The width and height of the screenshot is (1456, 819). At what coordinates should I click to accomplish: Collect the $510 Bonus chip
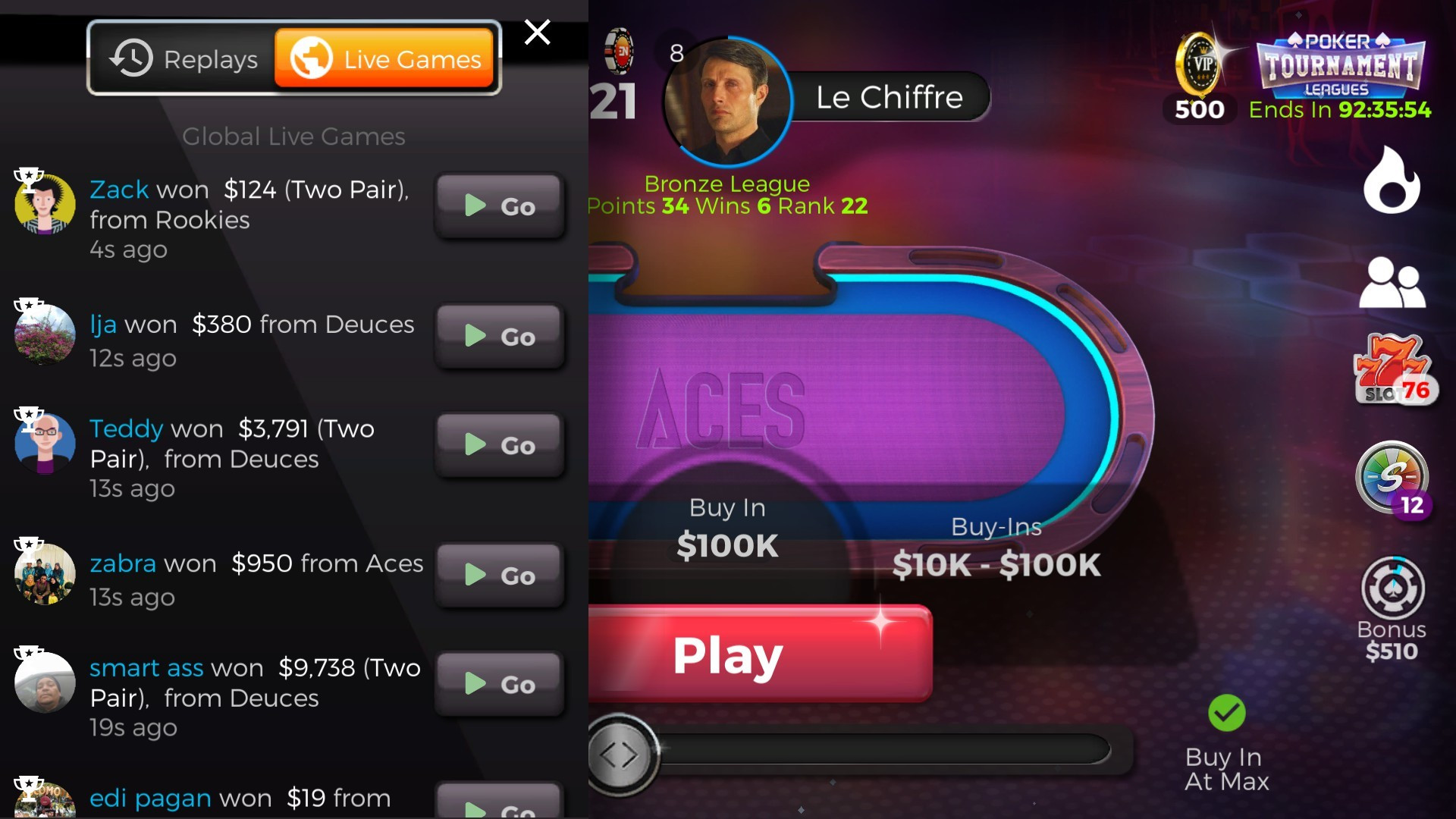1394,591
